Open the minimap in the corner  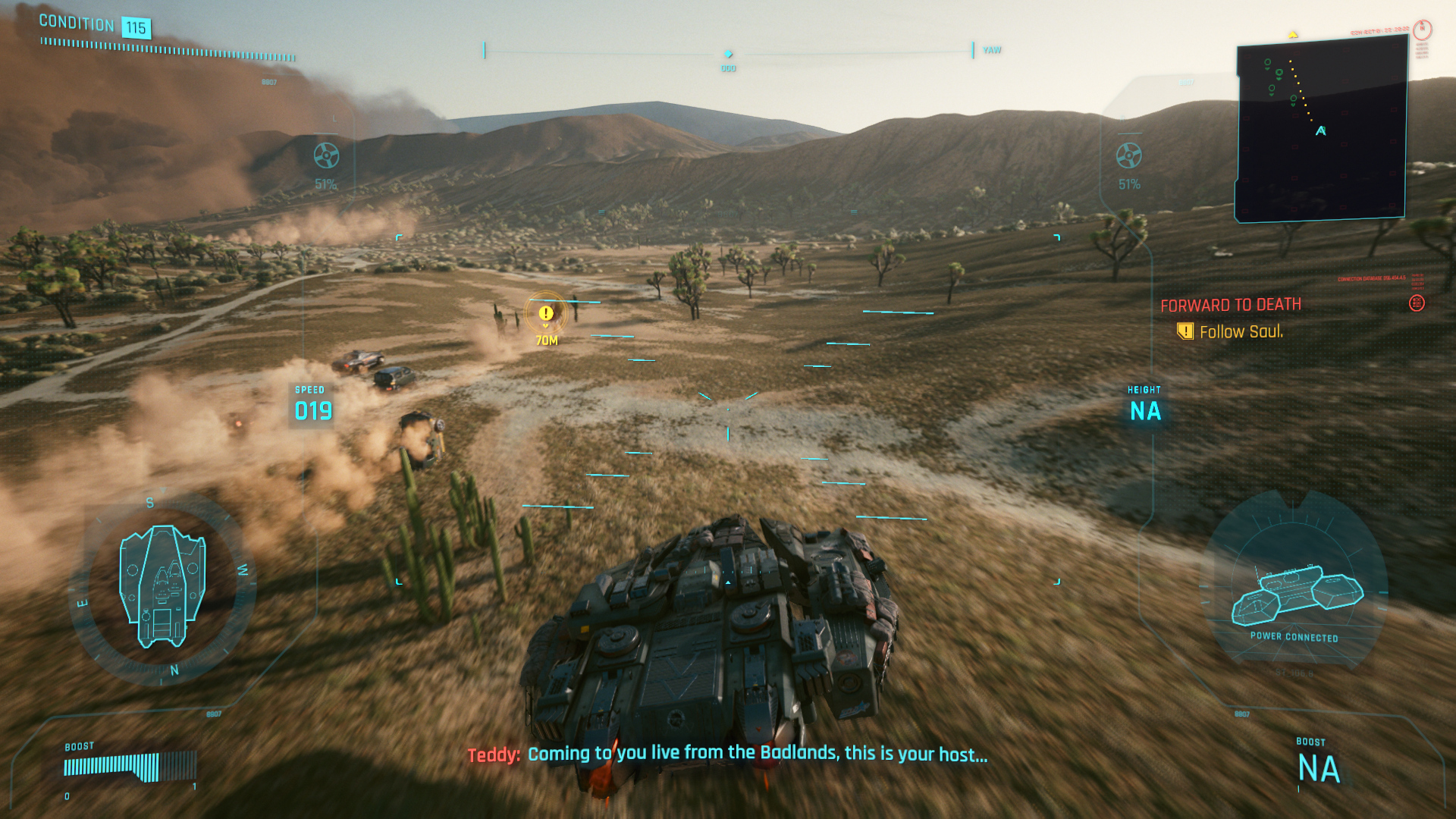point(1321,129)
